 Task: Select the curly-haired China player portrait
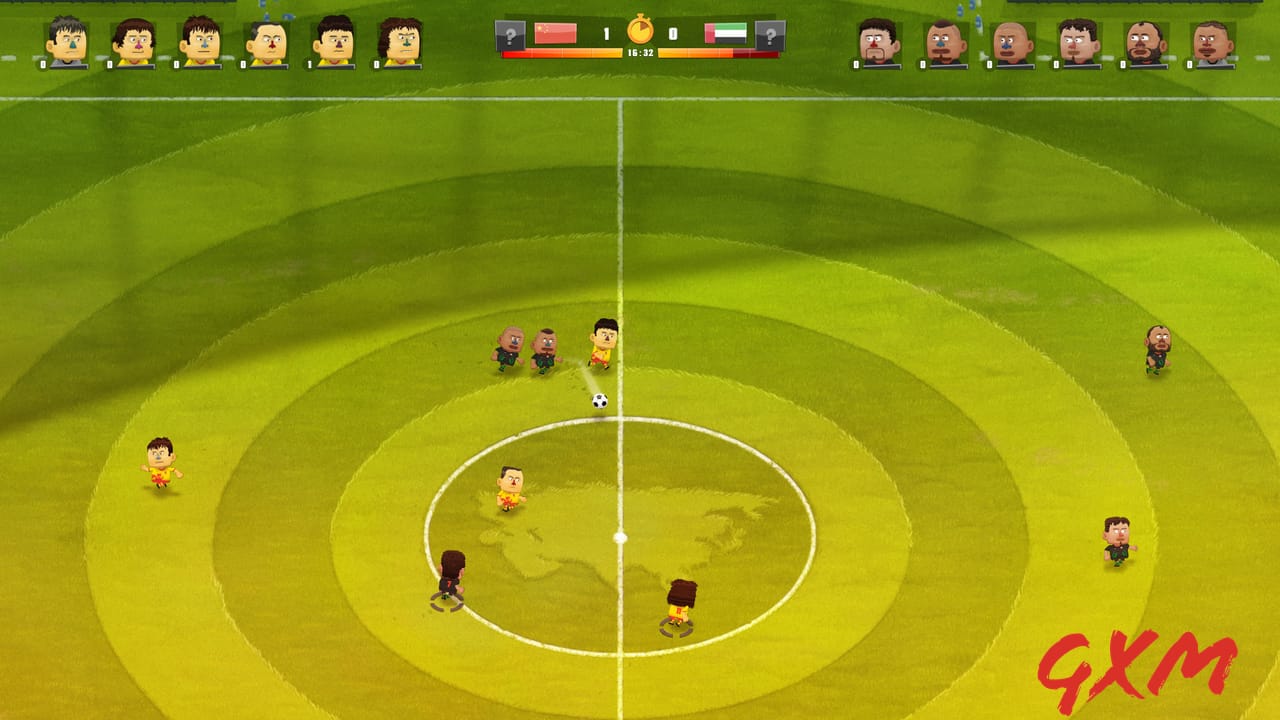click(x=404, y=42)
